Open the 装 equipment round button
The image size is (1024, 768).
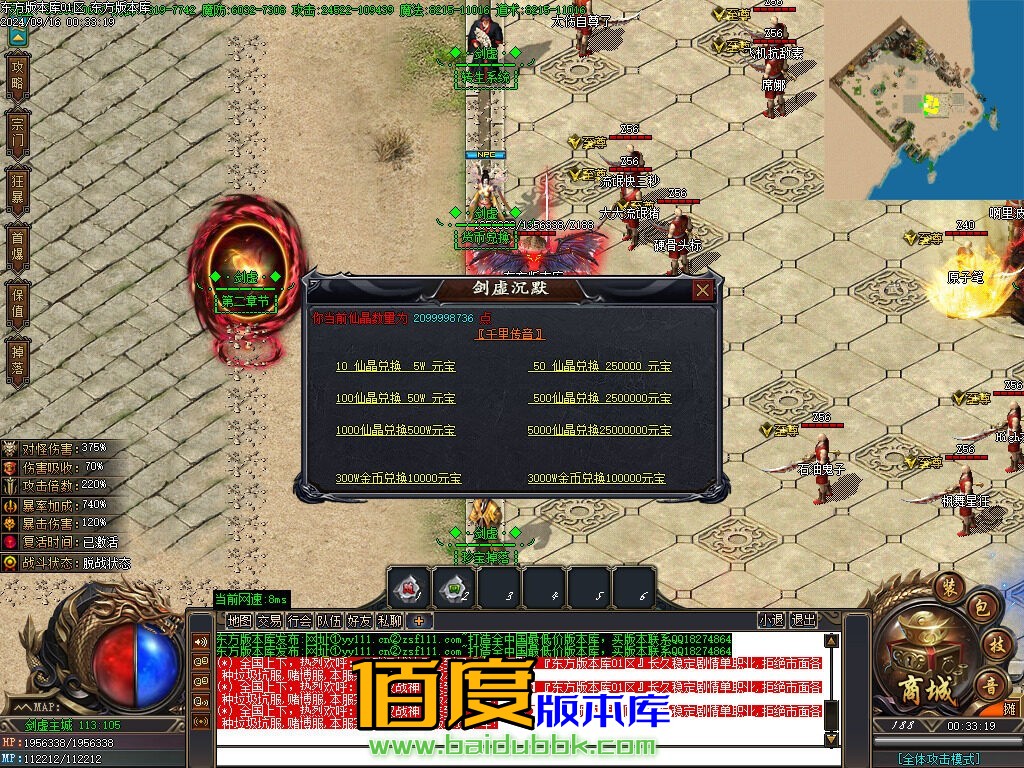point(949,587)
